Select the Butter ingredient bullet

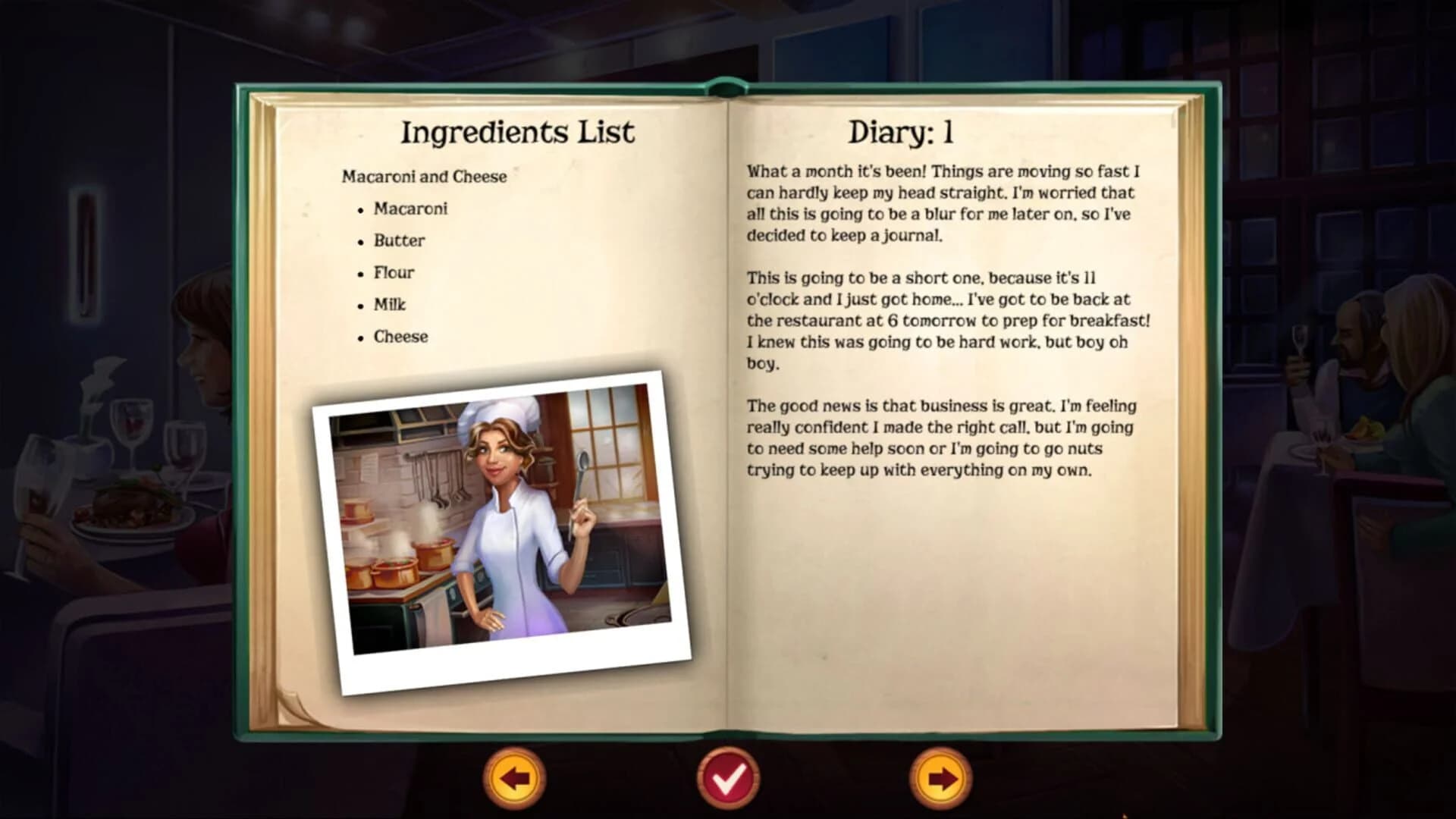click(398, 240)
